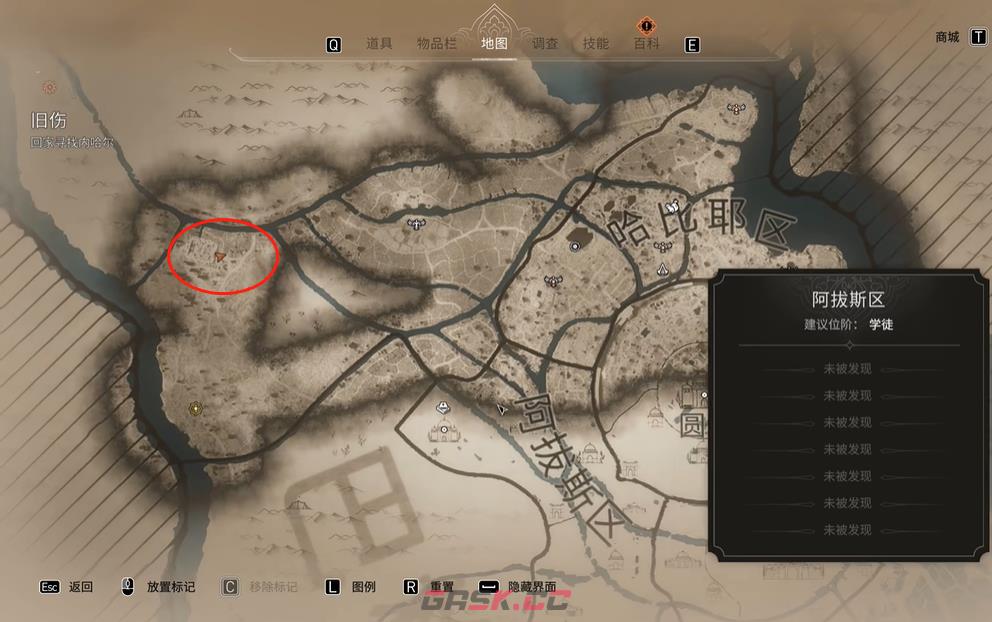Screen dimensions: 992x622
Task: Show the 图例 map legend
Action: click(363, 587)
